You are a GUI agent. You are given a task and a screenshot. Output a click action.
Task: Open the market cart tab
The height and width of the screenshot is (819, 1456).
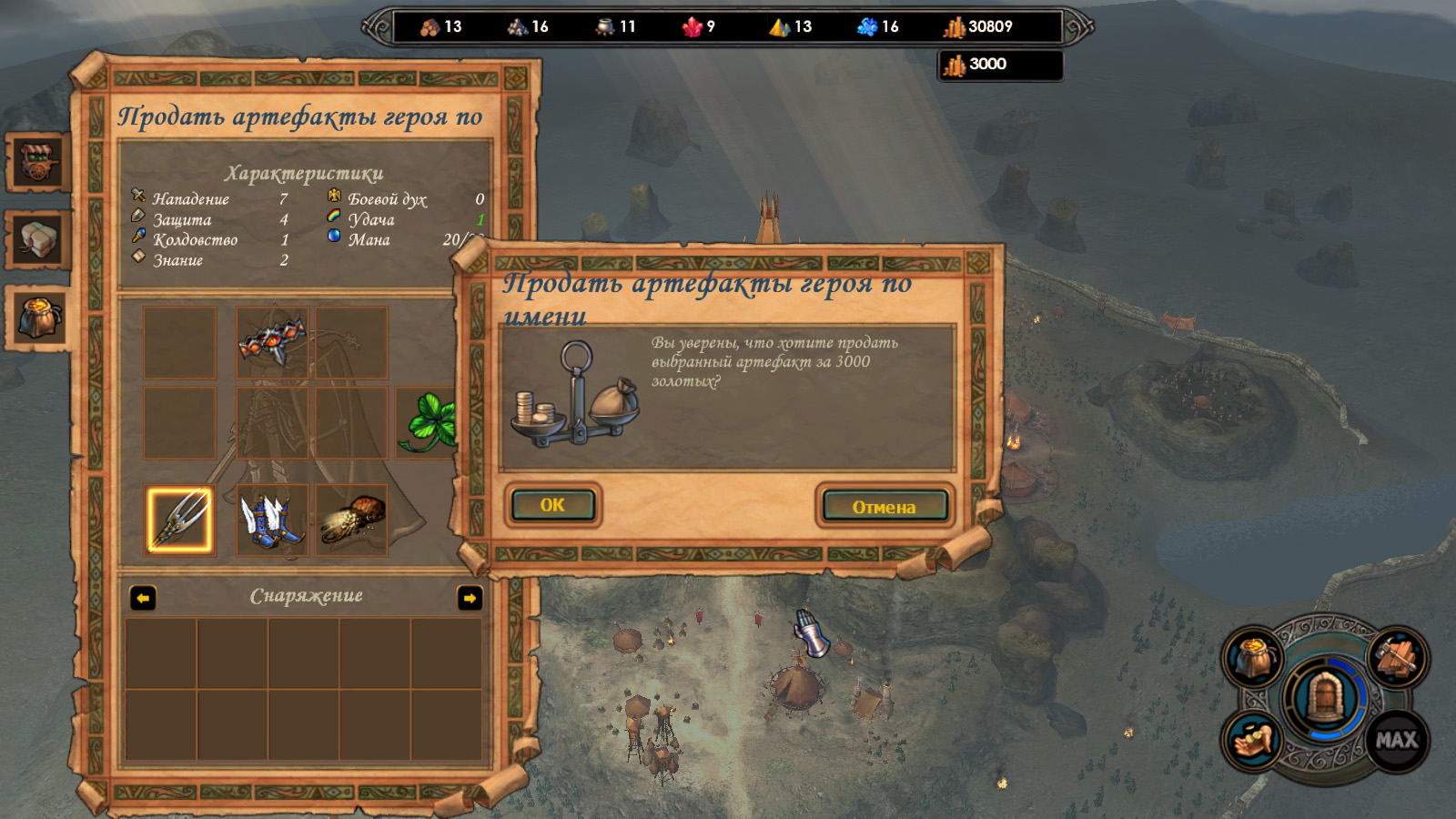point(38,162)
